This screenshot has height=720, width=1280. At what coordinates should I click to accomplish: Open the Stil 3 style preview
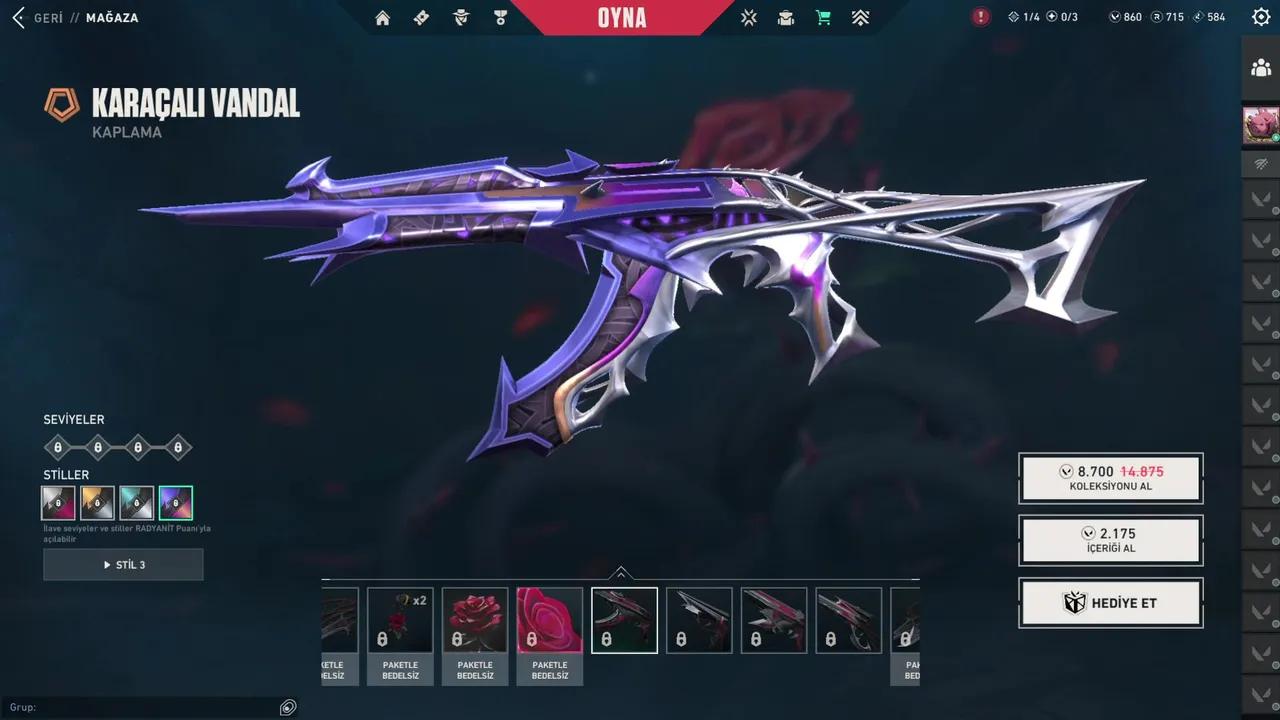pos(123,564)
